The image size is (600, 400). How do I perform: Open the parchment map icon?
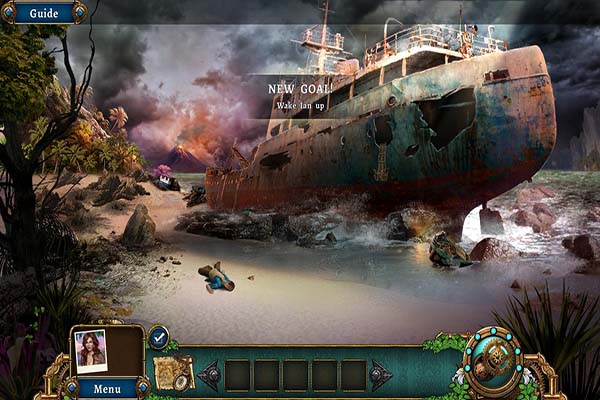tap(172, 373)
